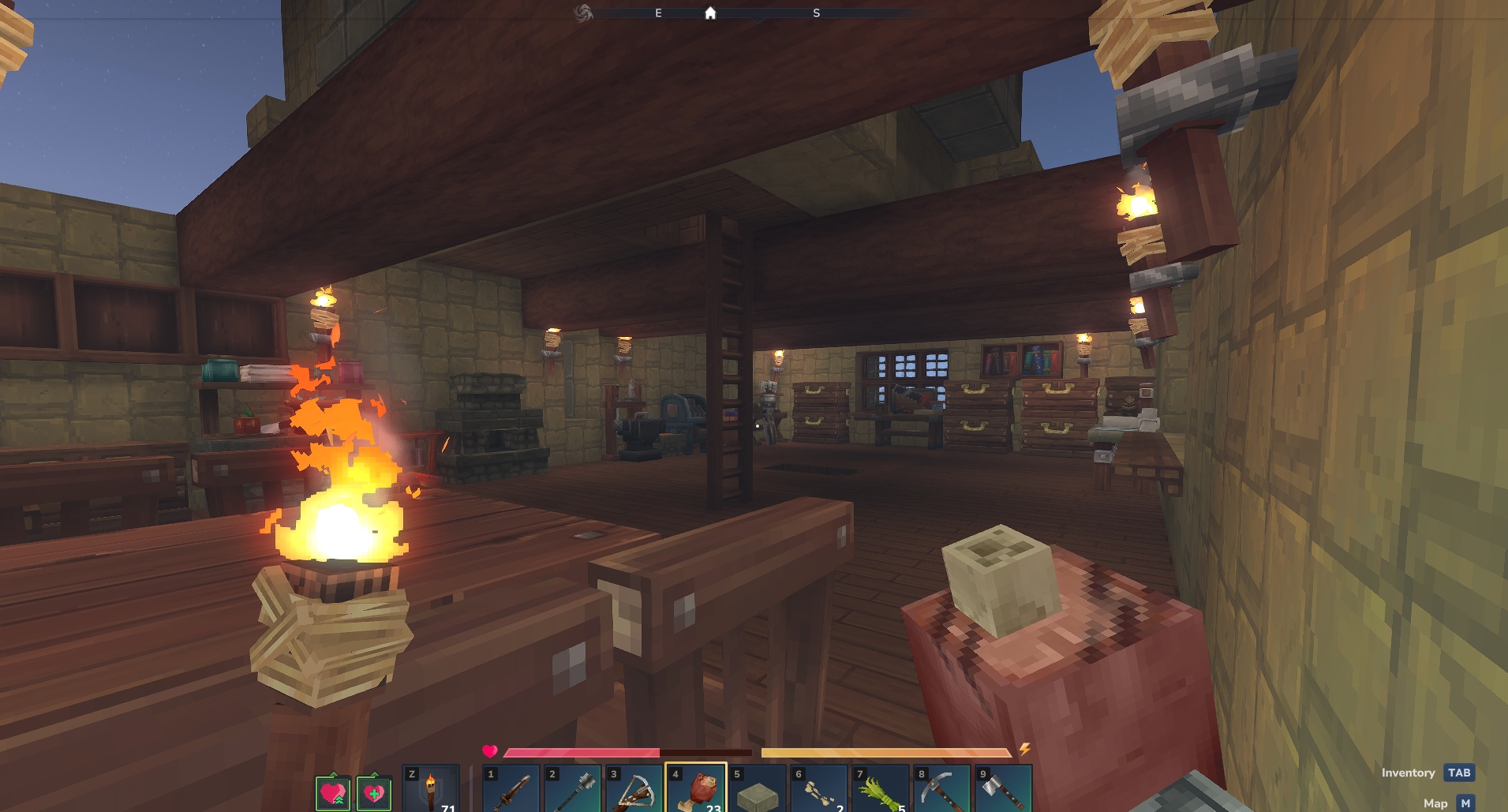Choose the stone block hotbar slot
Image resolution: width=1508 pixels, height=812 pixels.
(x=758, y=789)
